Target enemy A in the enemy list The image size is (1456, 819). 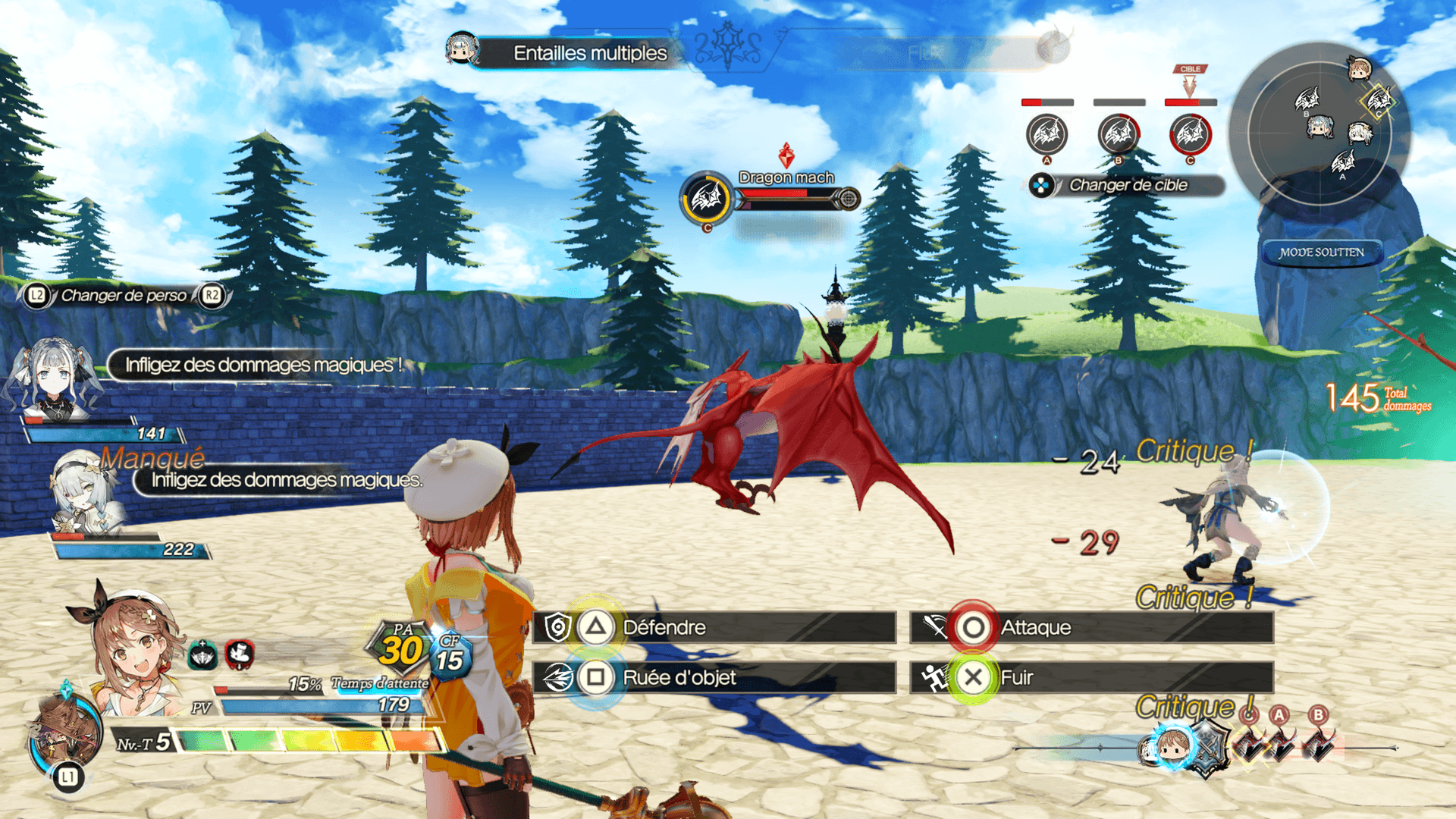coord(1046,135)
